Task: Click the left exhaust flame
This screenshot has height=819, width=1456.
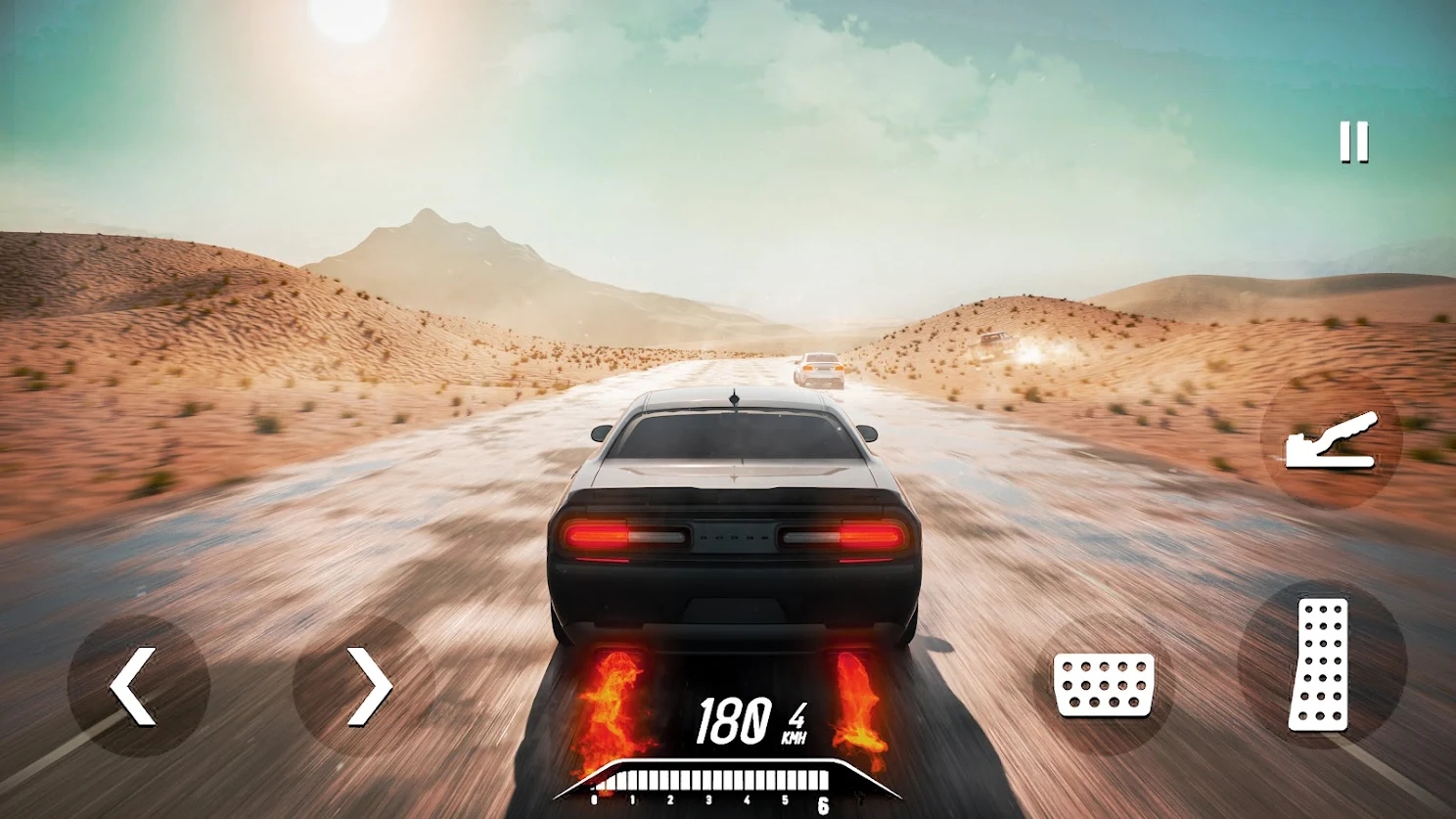Action: (x=610, y=700)
